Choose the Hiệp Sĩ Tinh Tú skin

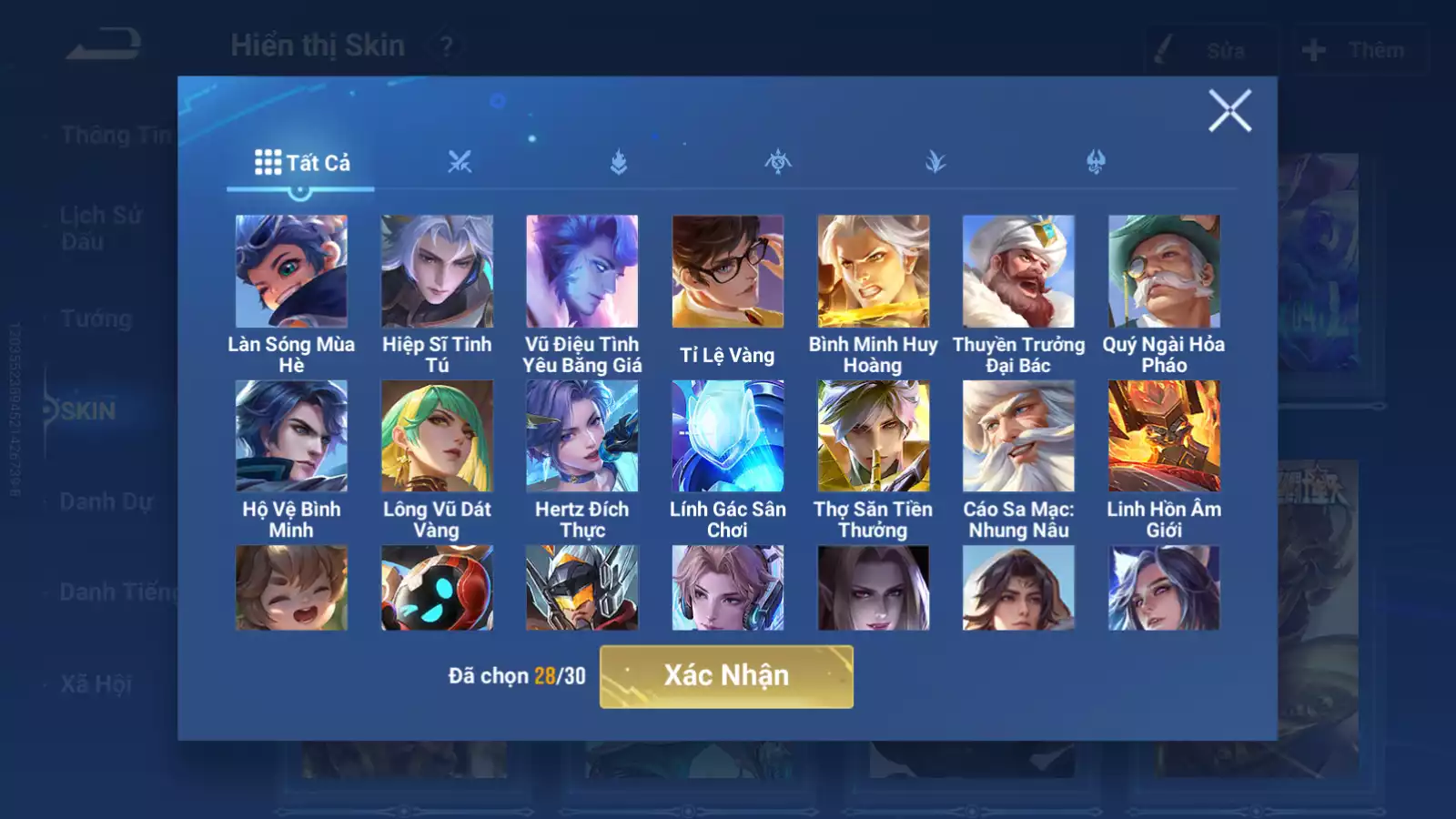tap(437, 271)
